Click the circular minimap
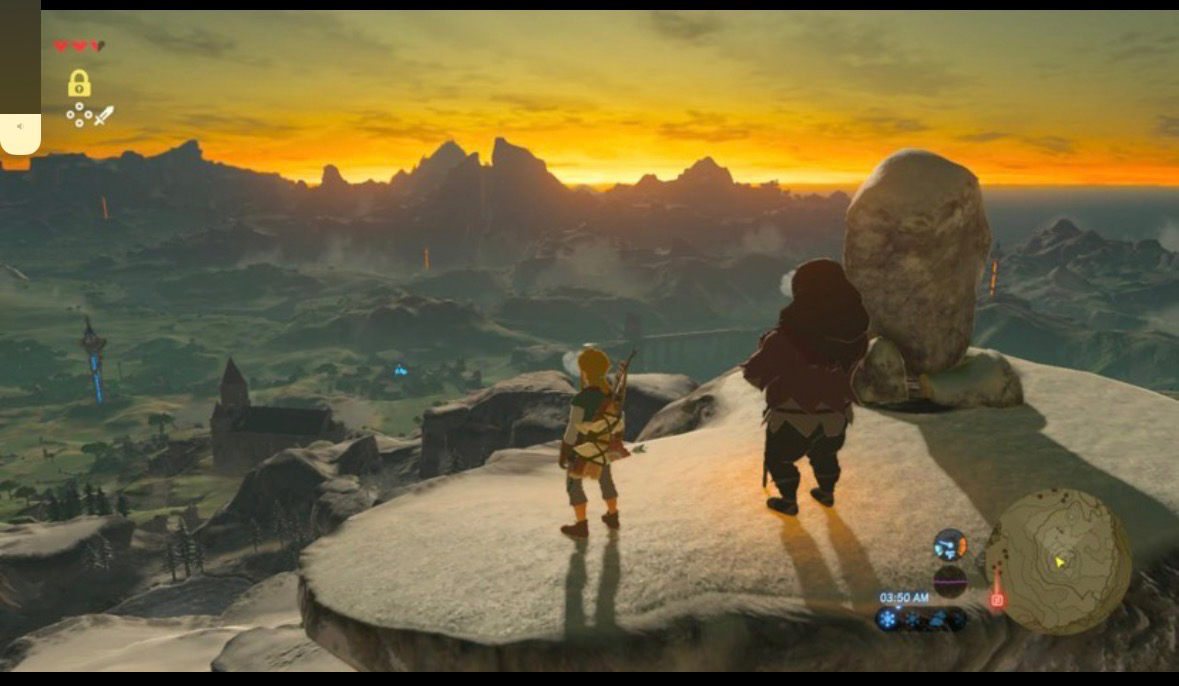Viewport: 1179px width, 686px height. pos(1058,560)
